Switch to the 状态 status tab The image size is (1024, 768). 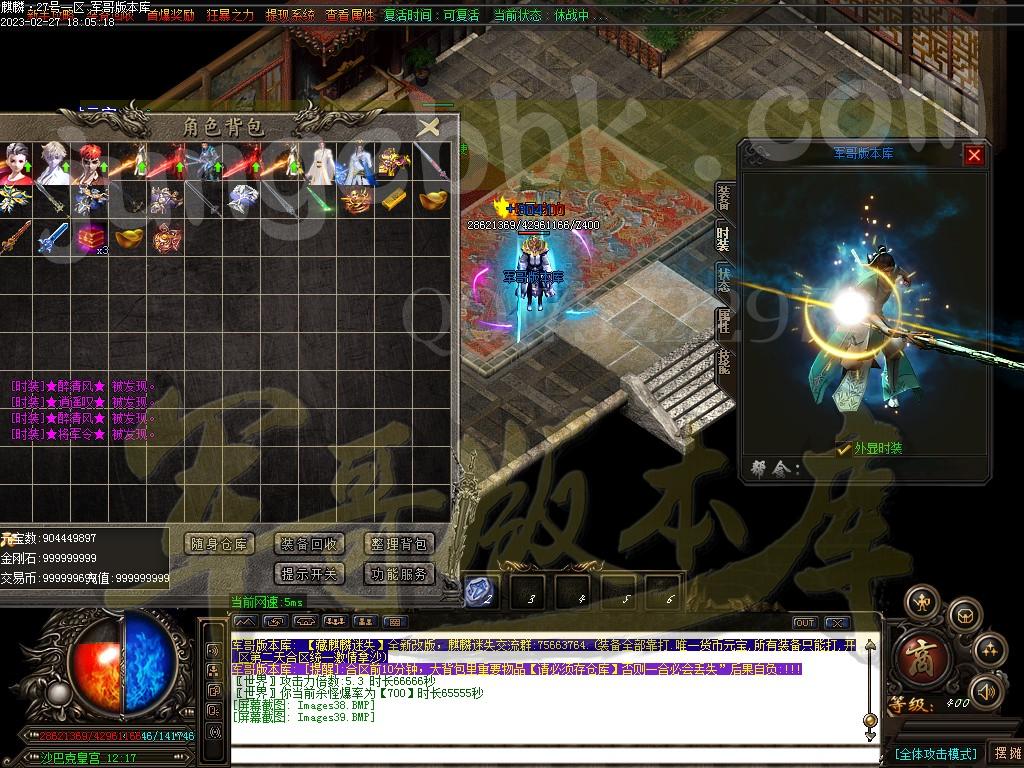(x=724, y=280)
